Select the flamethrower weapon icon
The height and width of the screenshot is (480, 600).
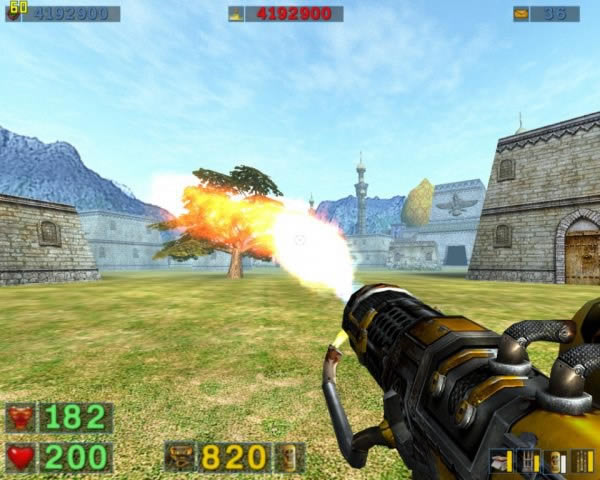[x=180, y=457]
